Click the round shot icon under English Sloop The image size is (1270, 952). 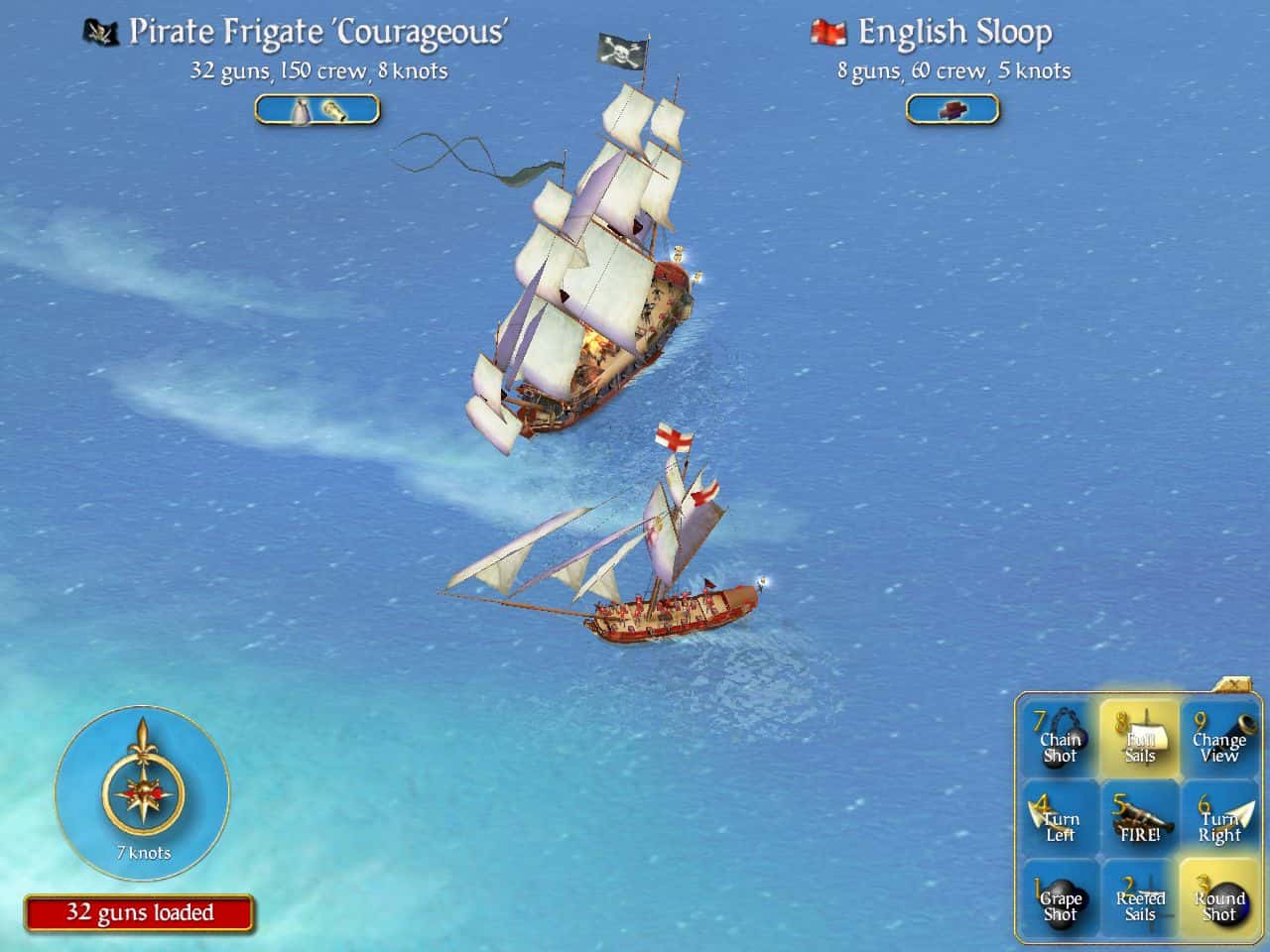[x=954, y=110]
